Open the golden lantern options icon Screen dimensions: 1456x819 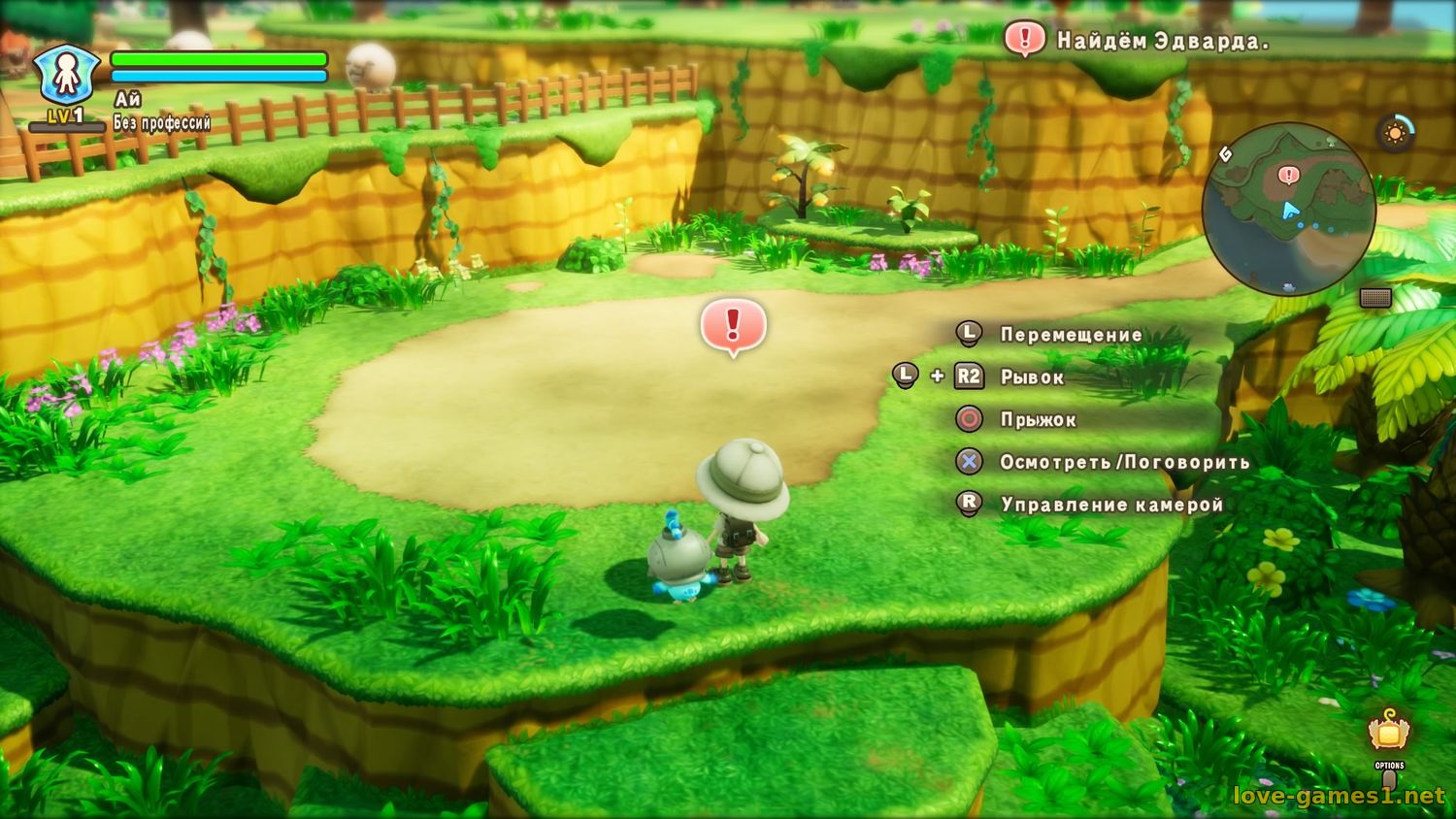pos(1389,732)
